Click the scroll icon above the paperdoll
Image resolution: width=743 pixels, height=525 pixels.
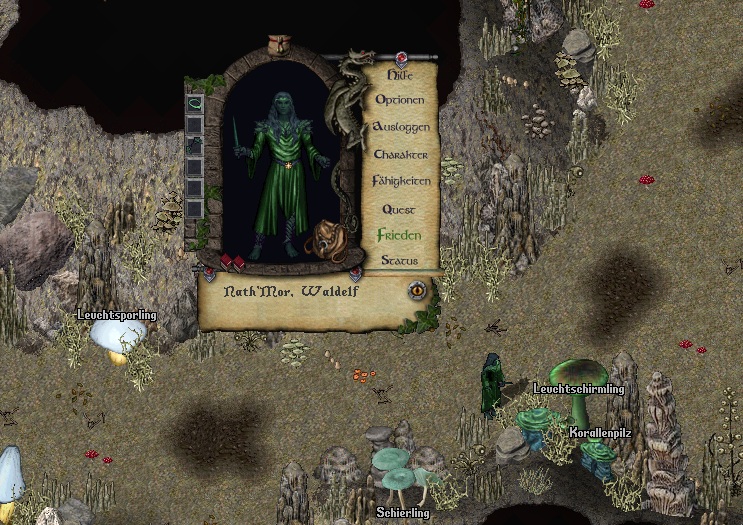point(277,44)
